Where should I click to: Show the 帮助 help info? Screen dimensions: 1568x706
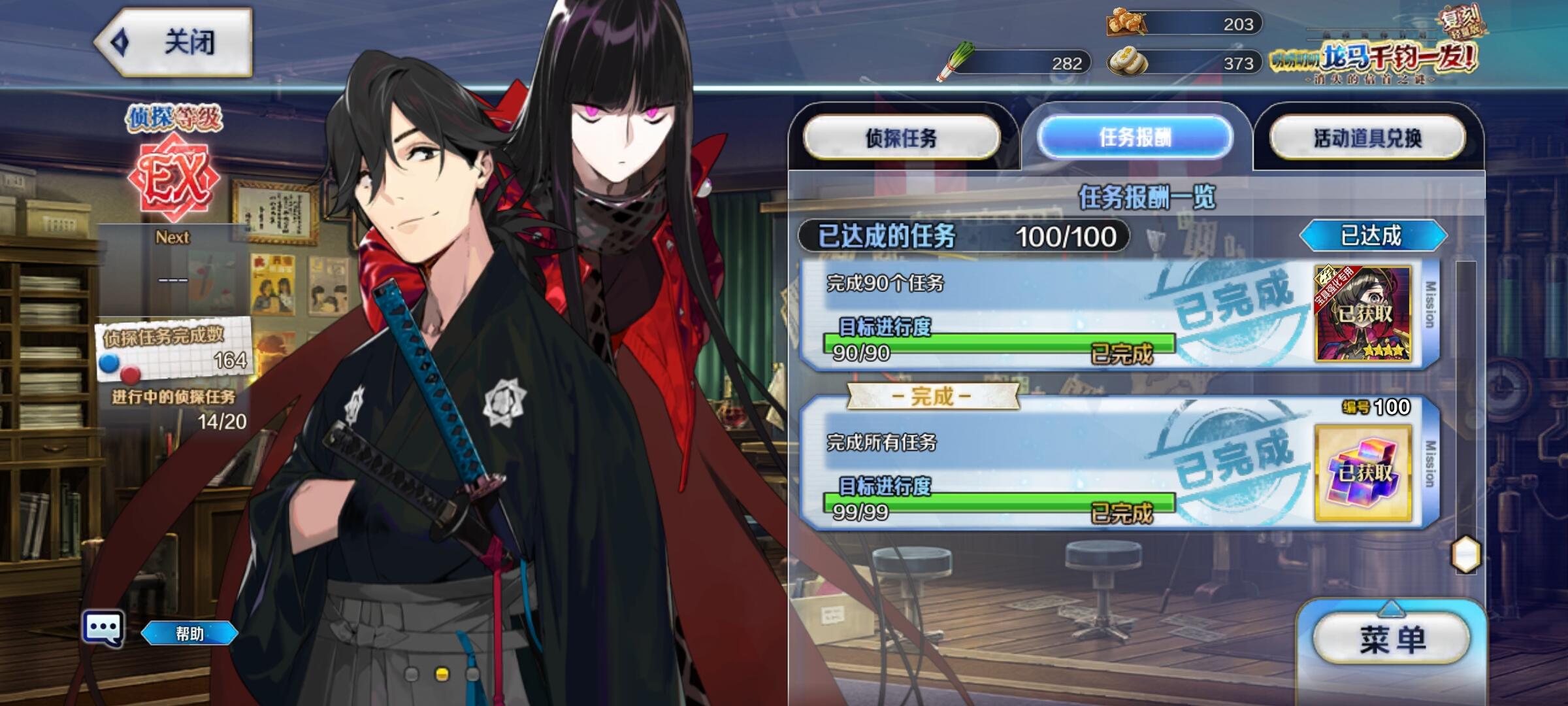pos(189,633)
